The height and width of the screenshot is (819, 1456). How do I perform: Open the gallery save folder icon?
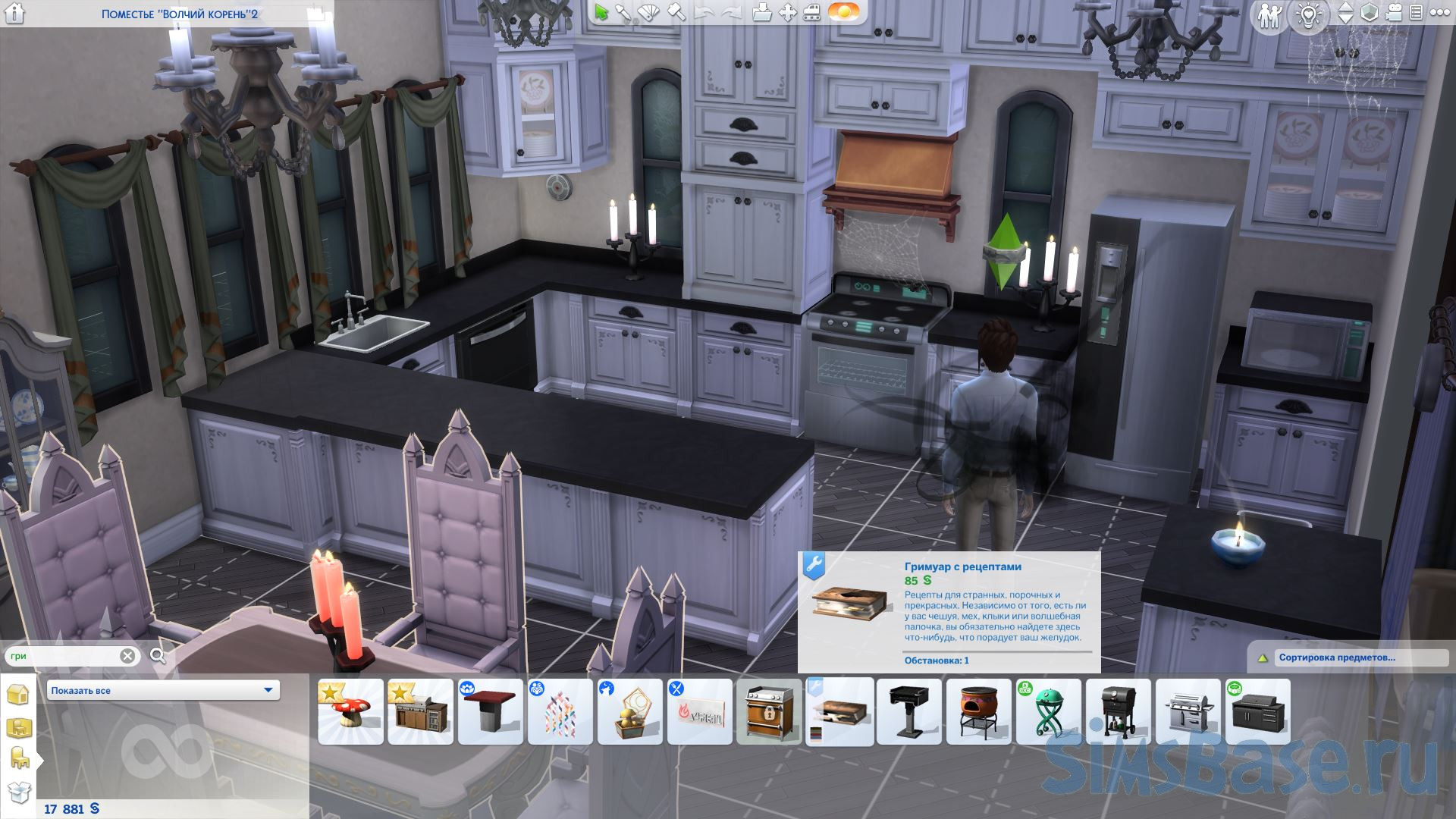tap(763, 13)
